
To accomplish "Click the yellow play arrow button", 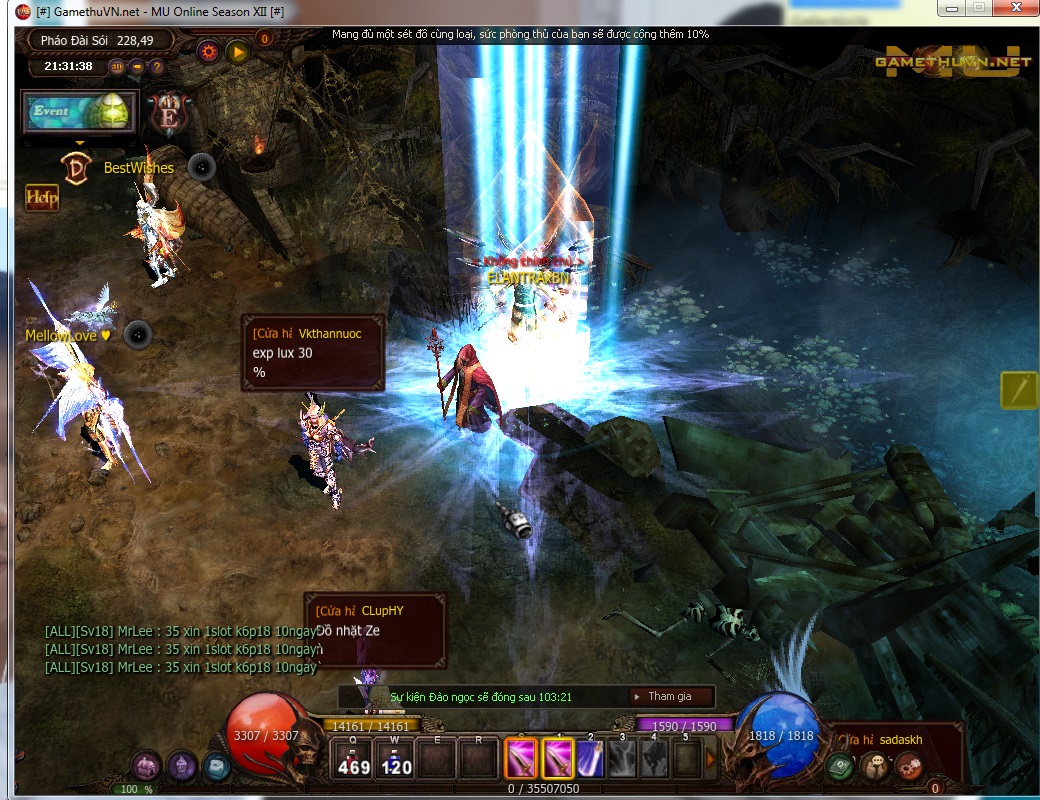I will pyautogui.click(x=238, y=51).
